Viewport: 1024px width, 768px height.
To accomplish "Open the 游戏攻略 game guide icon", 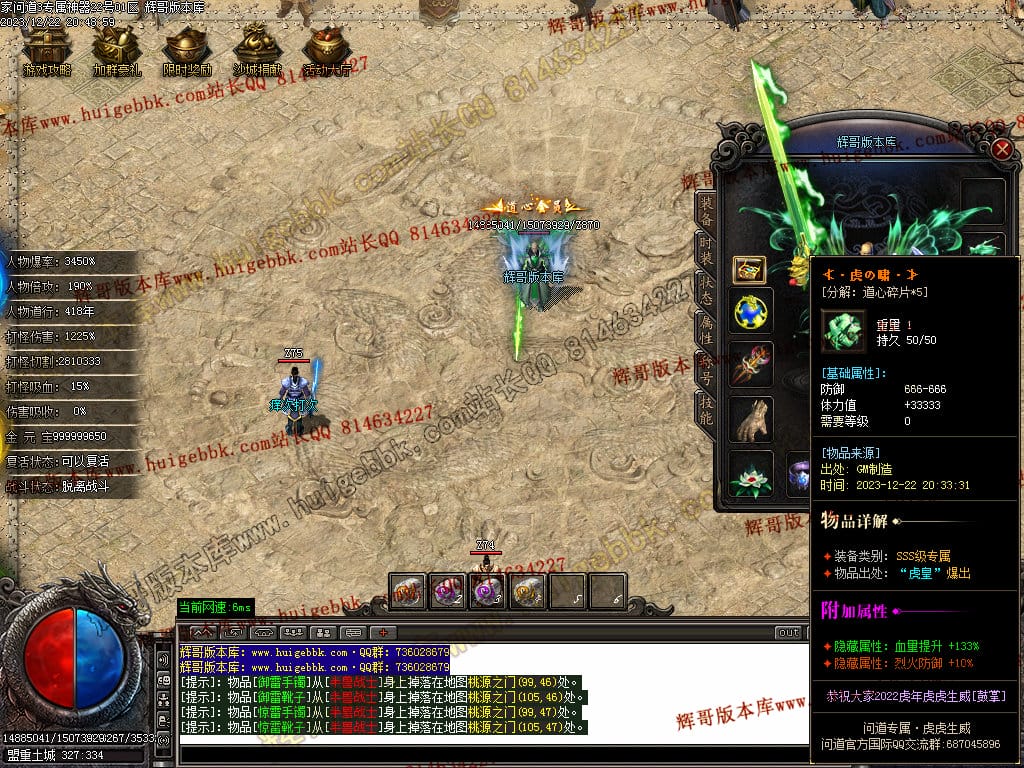I will (x=47, y=50).
